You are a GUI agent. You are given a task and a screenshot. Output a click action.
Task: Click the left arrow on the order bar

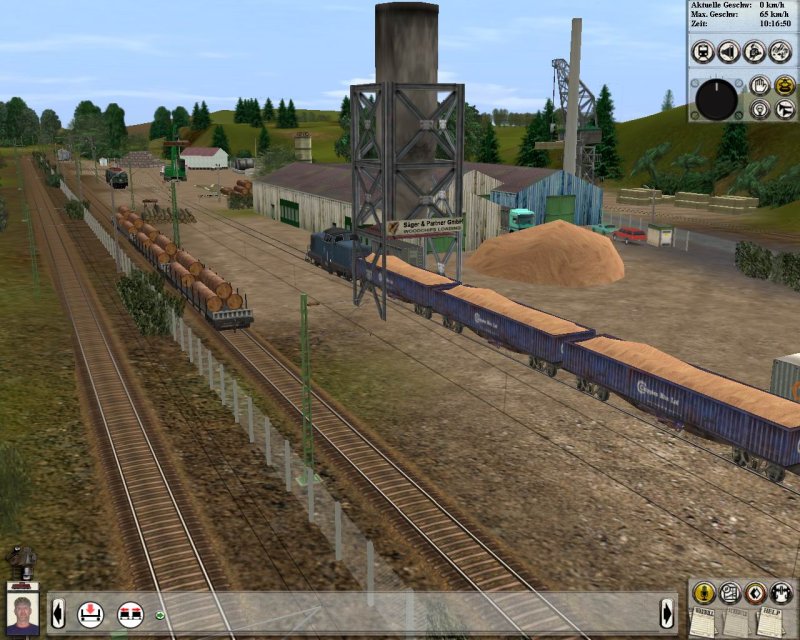coord(58,612)
